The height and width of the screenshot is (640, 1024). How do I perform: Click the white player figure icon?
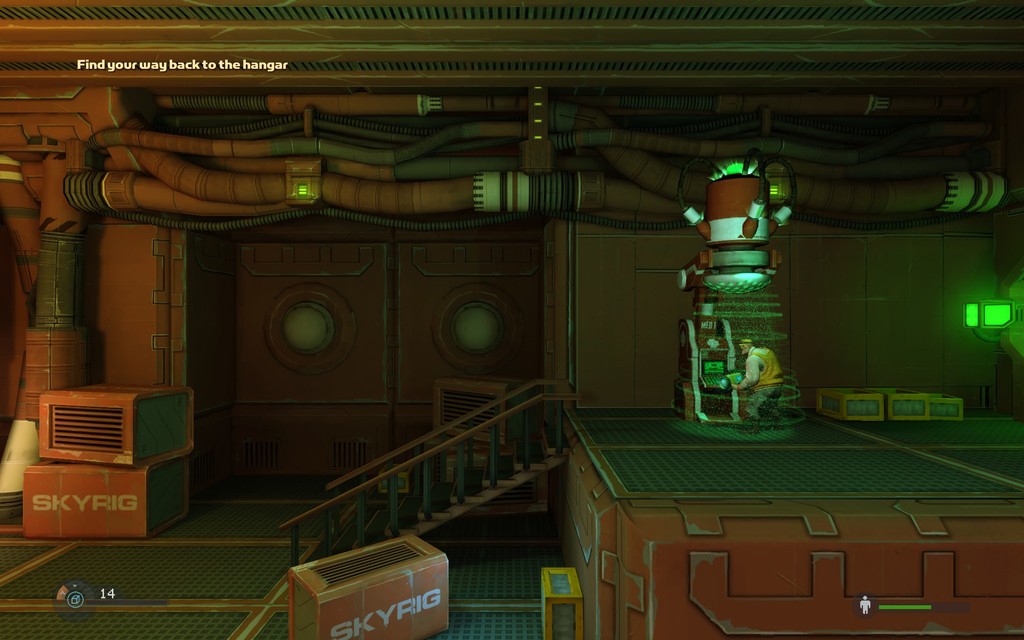(x=865, y=605)
